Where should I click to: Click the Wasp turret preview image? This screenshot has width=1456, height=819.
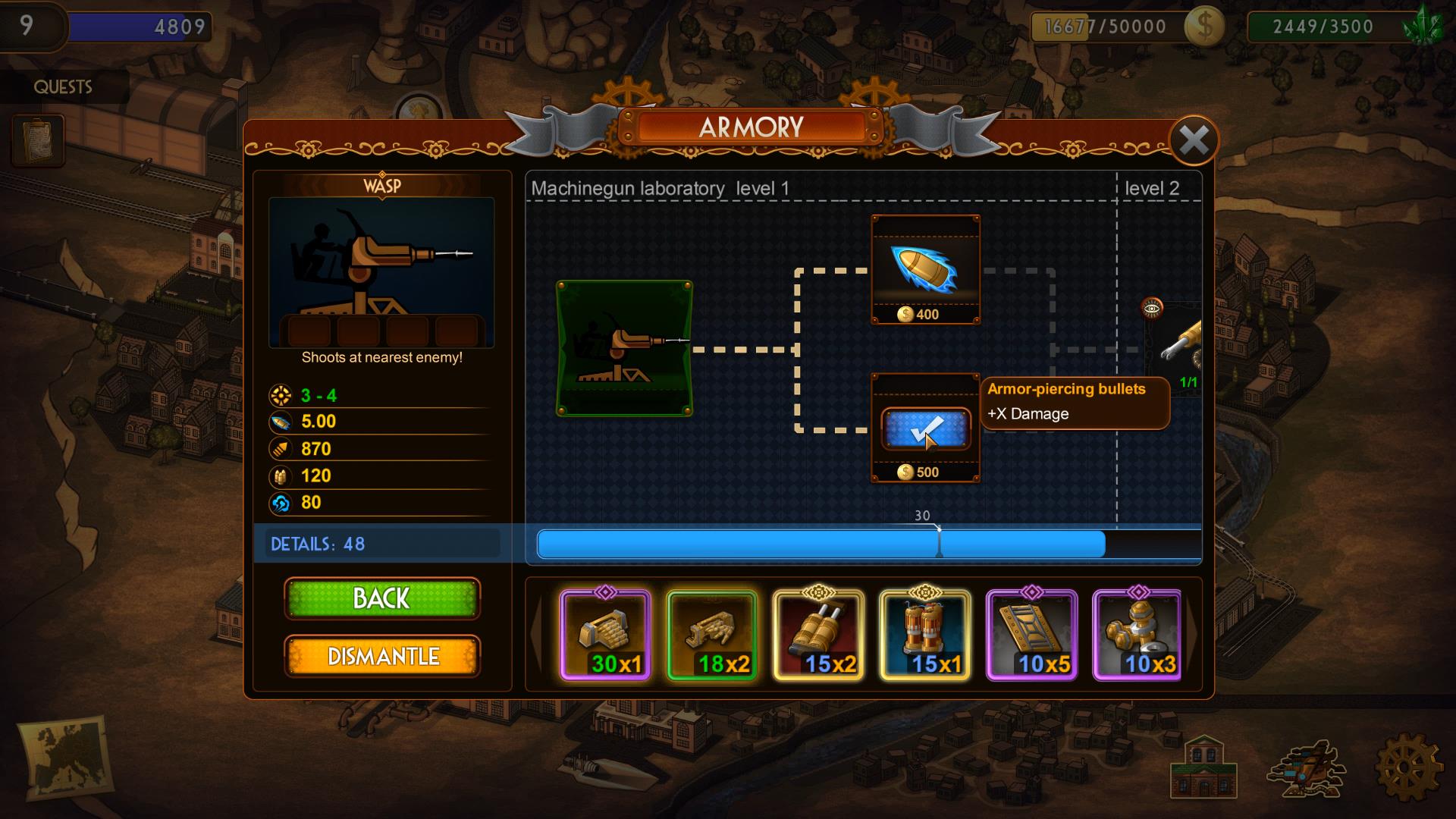click(x=381, y=273)
